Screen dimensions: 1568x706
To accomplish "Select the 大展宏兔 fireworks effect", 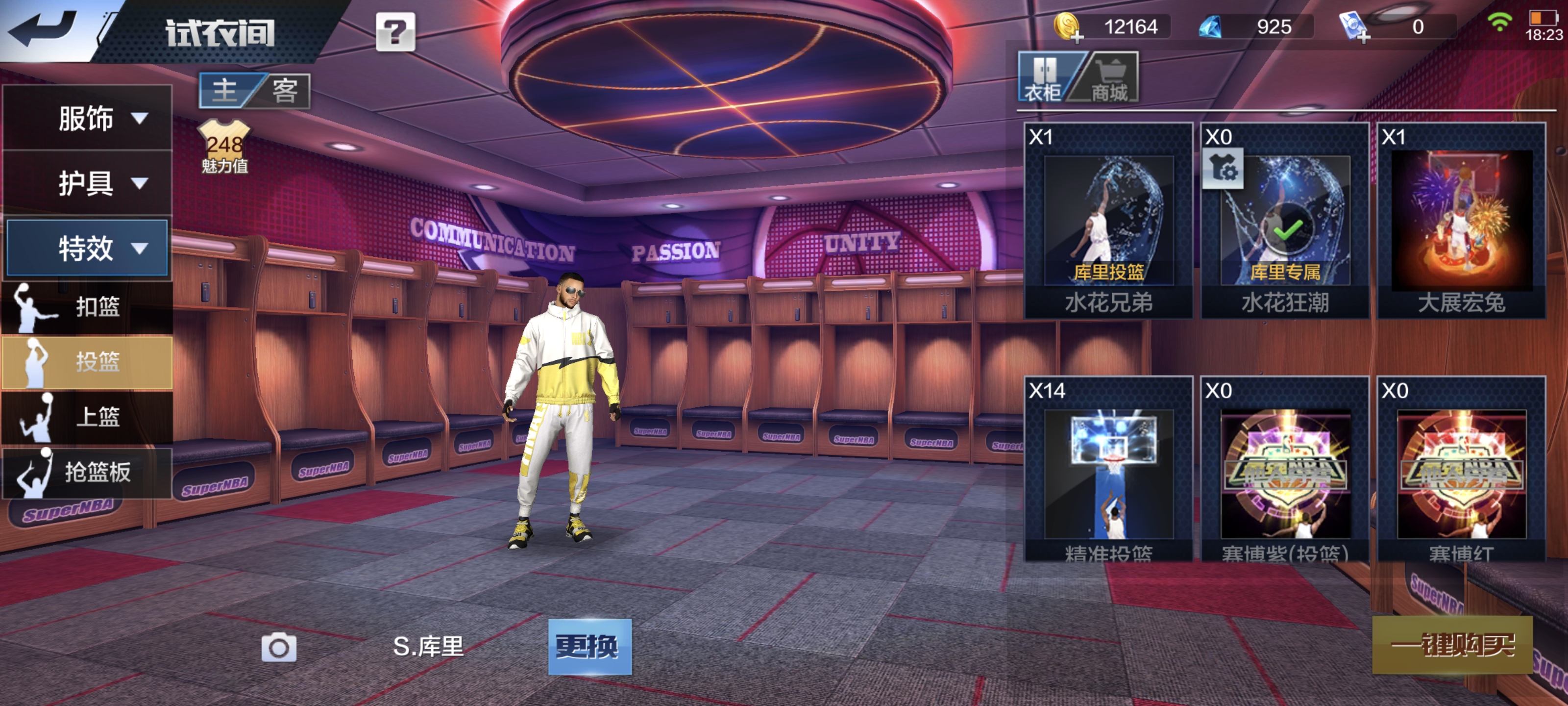I will (1462, 221).
